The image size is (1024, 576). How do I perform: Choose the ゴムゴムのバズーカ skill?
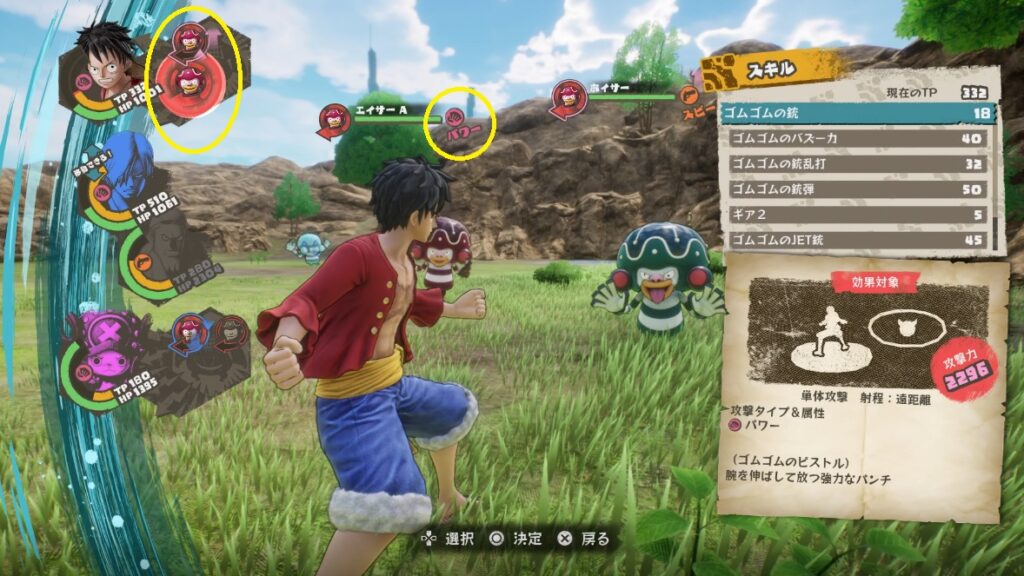point(860,138)
